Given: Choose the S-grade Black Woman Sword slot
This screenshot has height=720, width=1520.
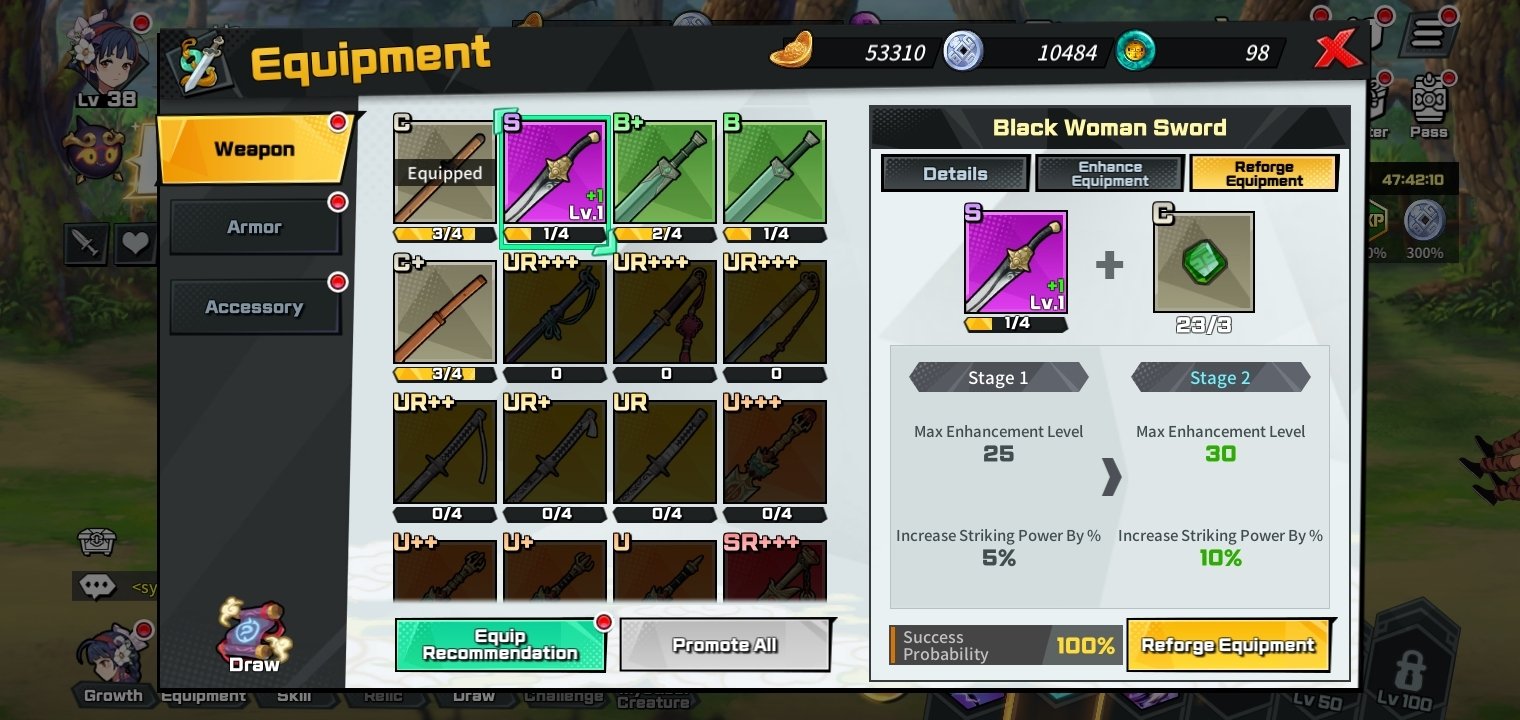Looking at the screenshot, I should (554, 174).
